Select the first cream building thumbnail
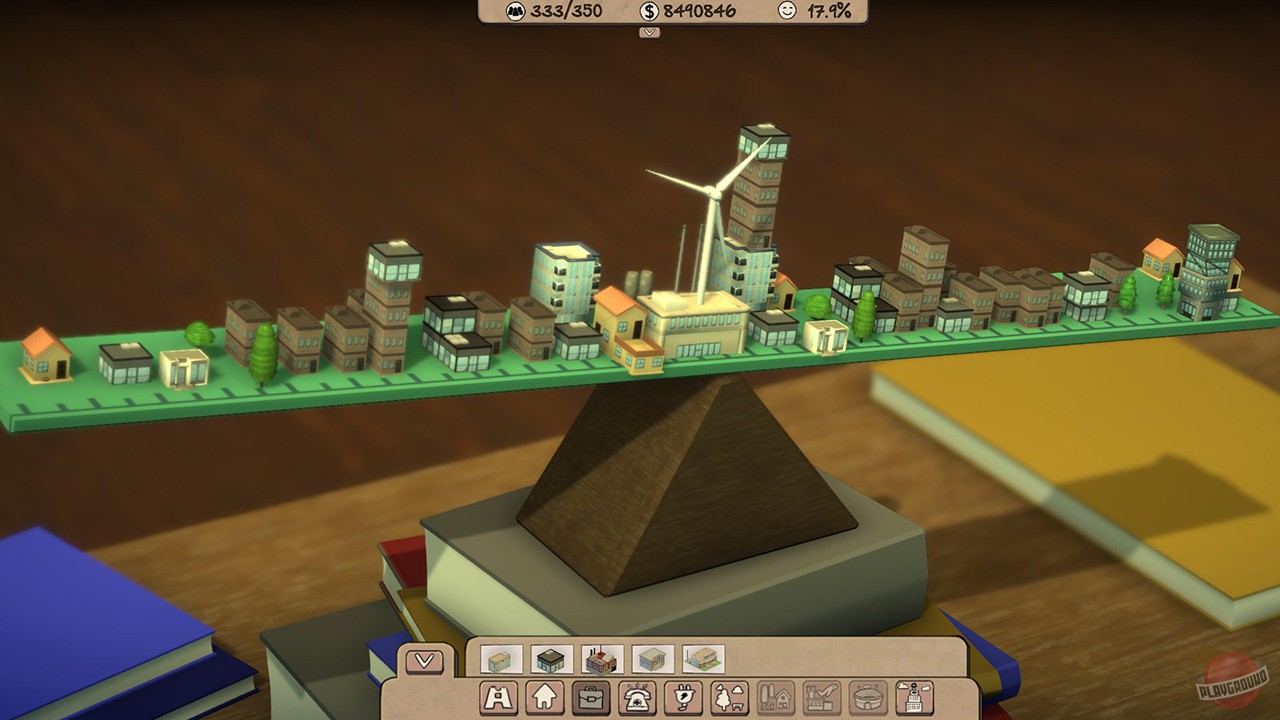Viewport: 1280px width, 720px height. point(500,659)
